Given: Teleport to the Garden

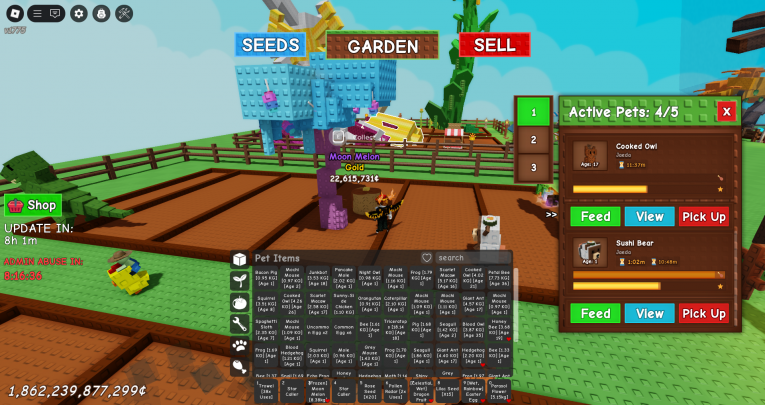Looking at the screenshot, I should pos(382,46).
